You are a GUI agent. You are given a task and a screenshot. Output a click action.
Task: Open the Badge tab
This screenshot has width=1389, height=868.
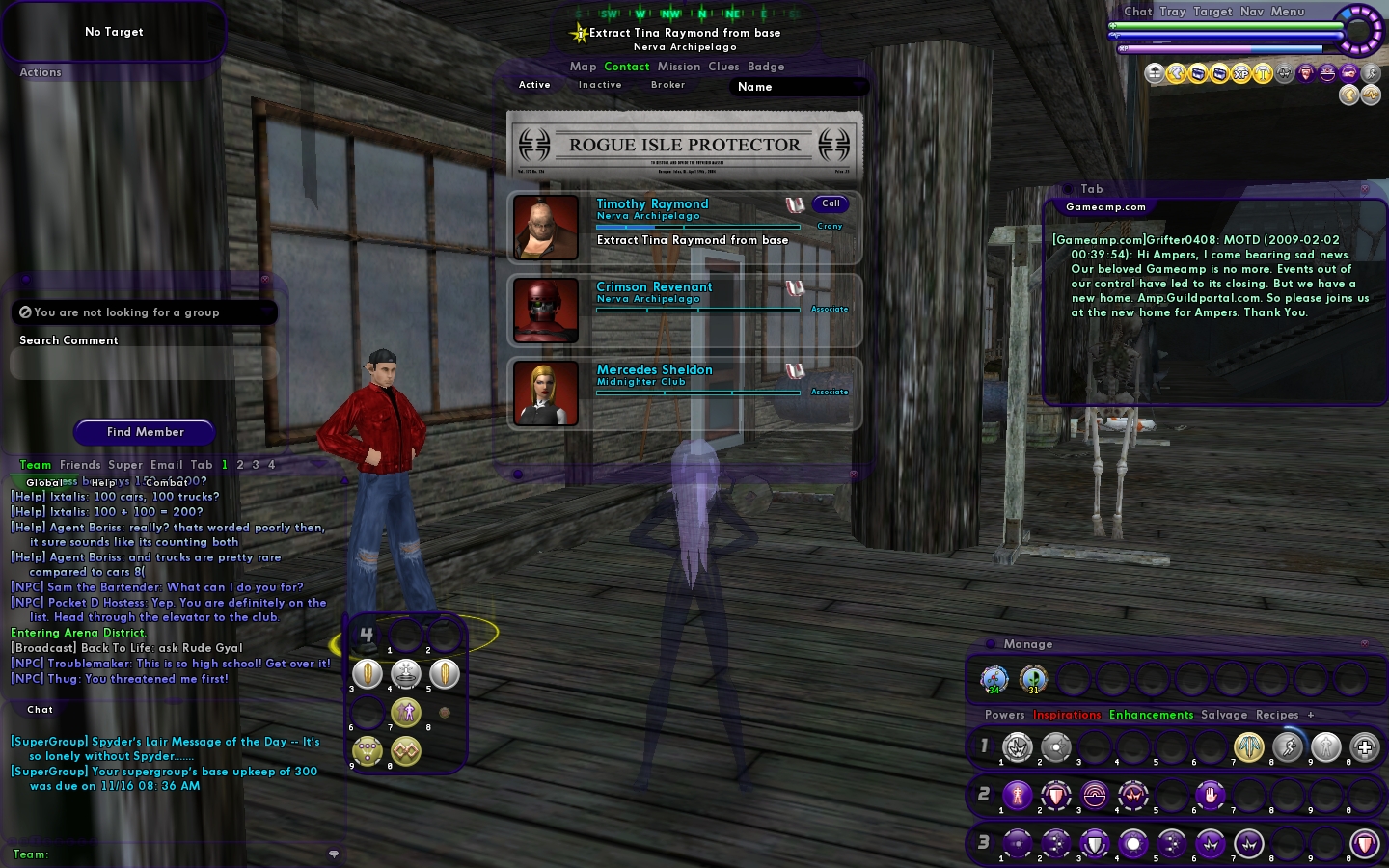766,67
